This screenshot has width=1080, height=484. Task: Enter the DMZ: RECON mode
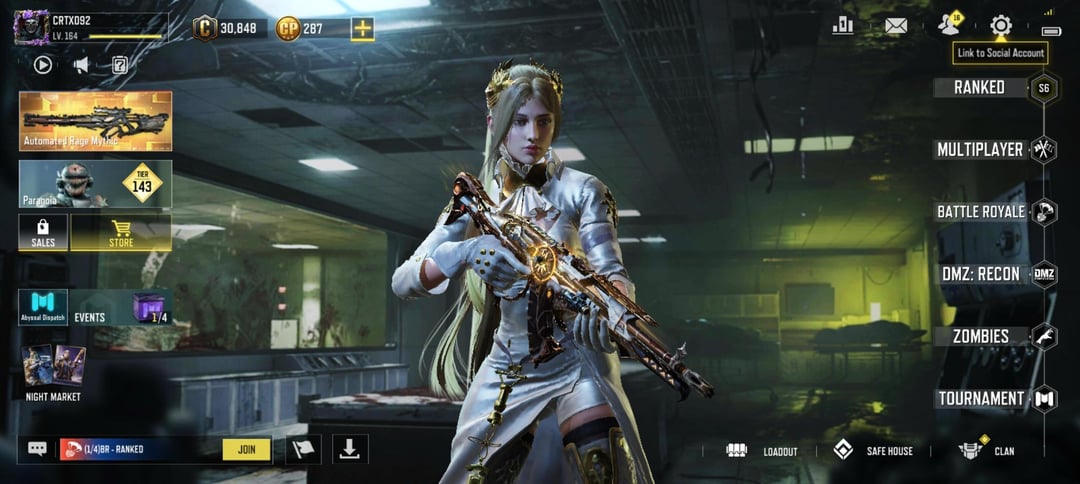981,274
